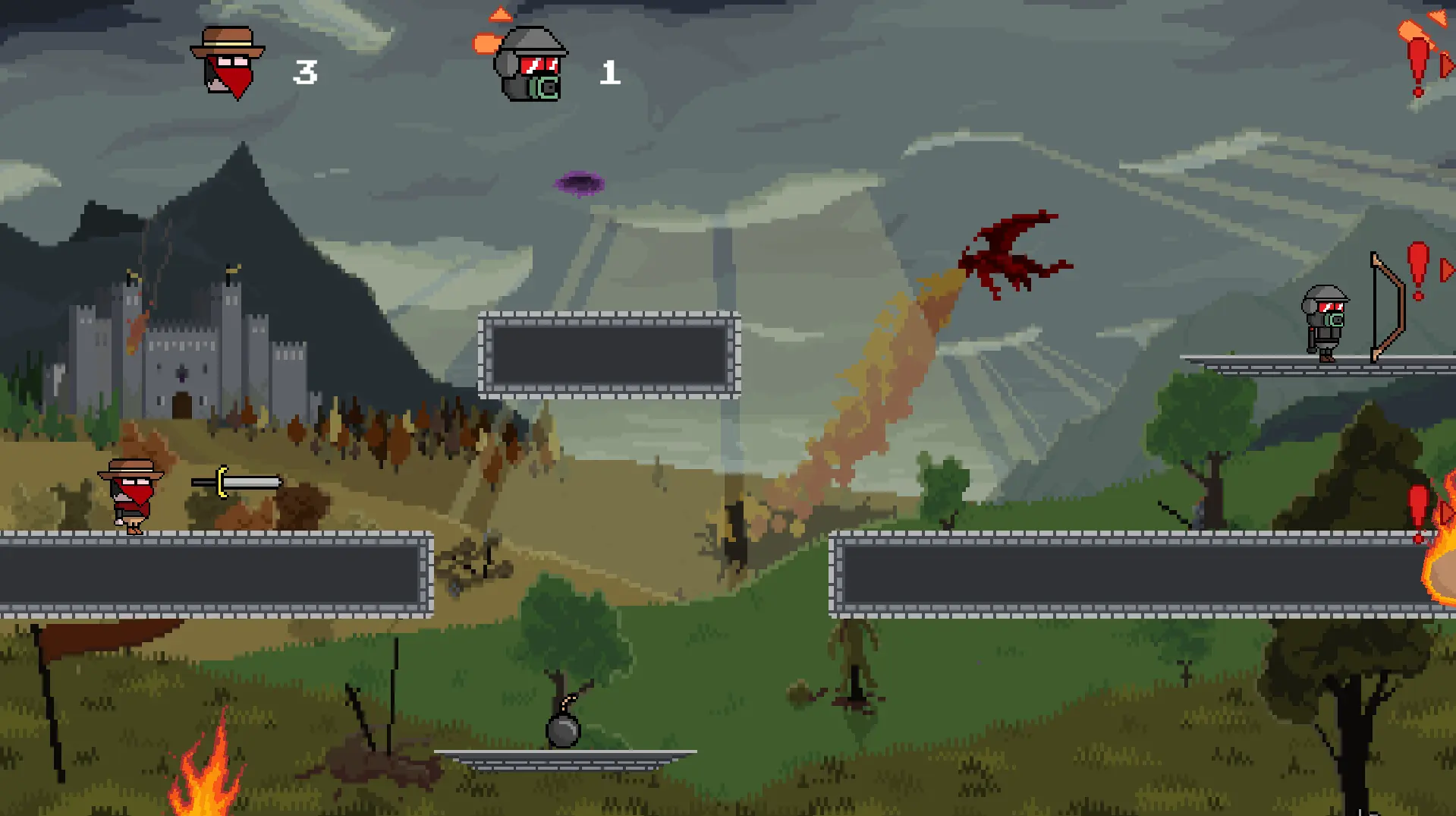The image size is (1456, 816).
Task: Expand the dark floating platform in screen center
Action: [x=609, y=355]
